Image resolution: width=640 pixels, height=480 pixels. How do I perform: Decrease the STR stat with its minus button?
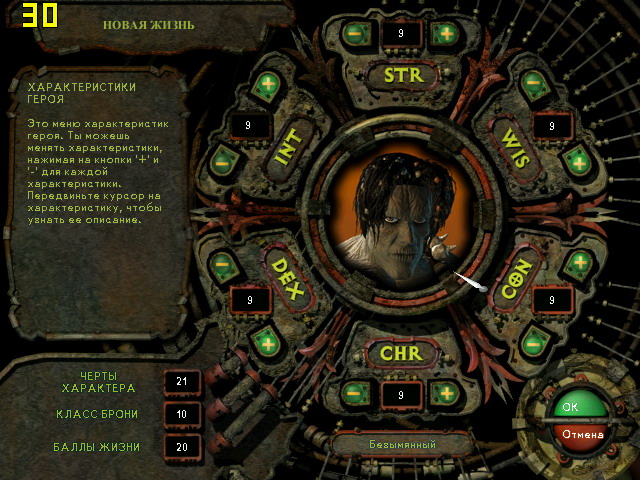click(x=354, y=33)
